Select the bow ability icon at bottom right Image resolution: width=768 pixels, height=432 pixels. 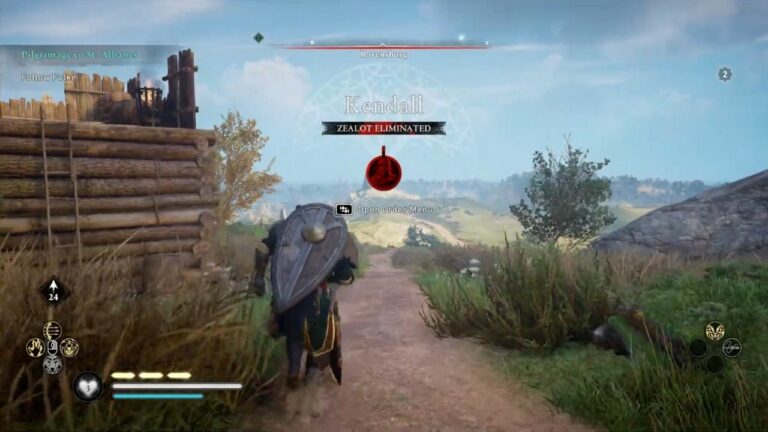point(732,347)
